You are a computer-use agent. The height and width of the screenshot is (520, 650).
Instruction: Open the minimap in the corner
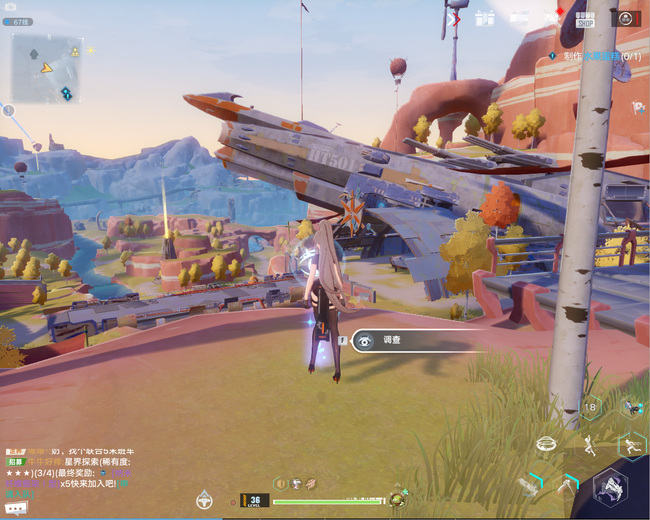coord(46,68)
